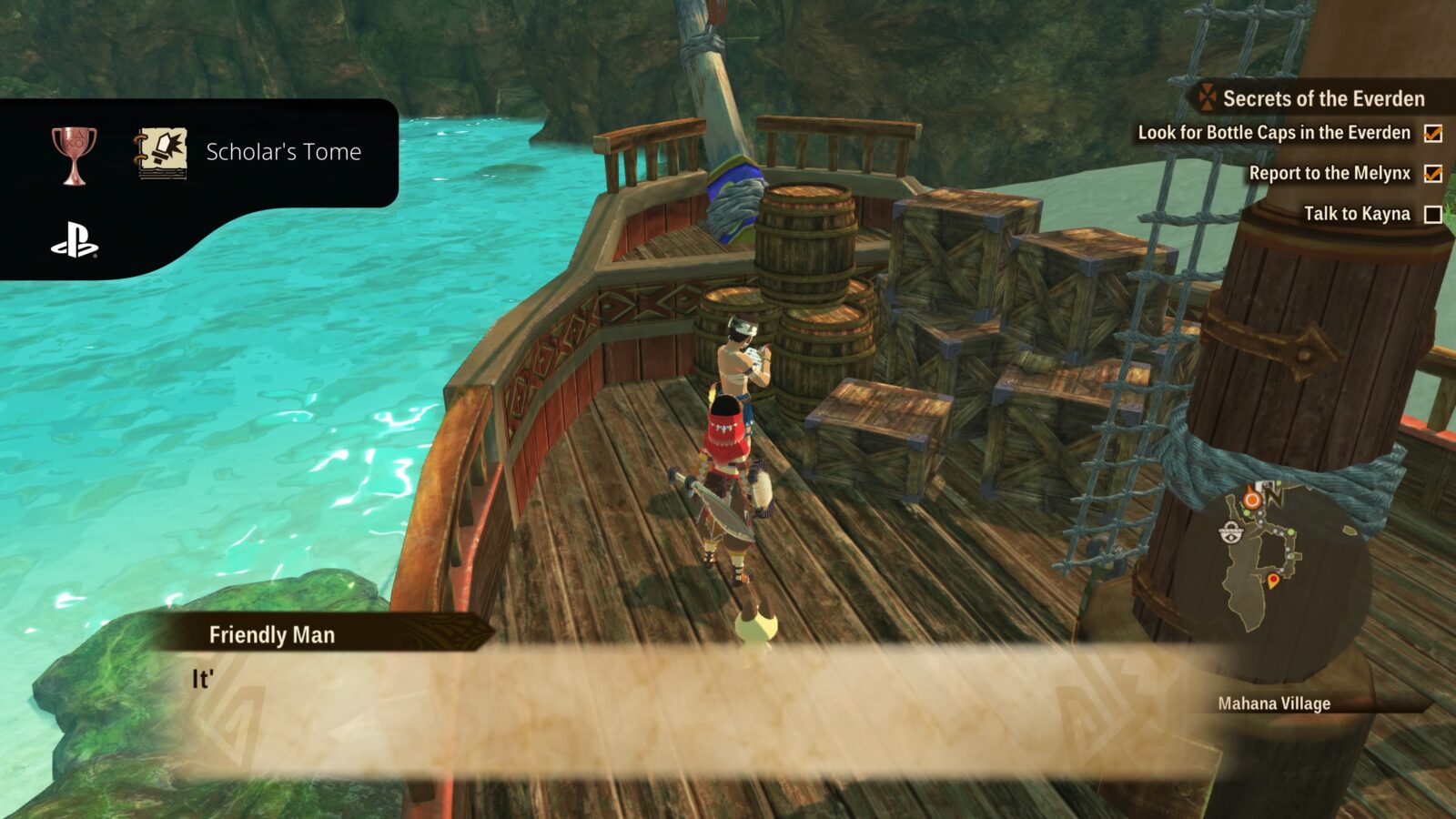
Task: Click a green gathering point dot on the minimap
Action: pos(1290,531)
